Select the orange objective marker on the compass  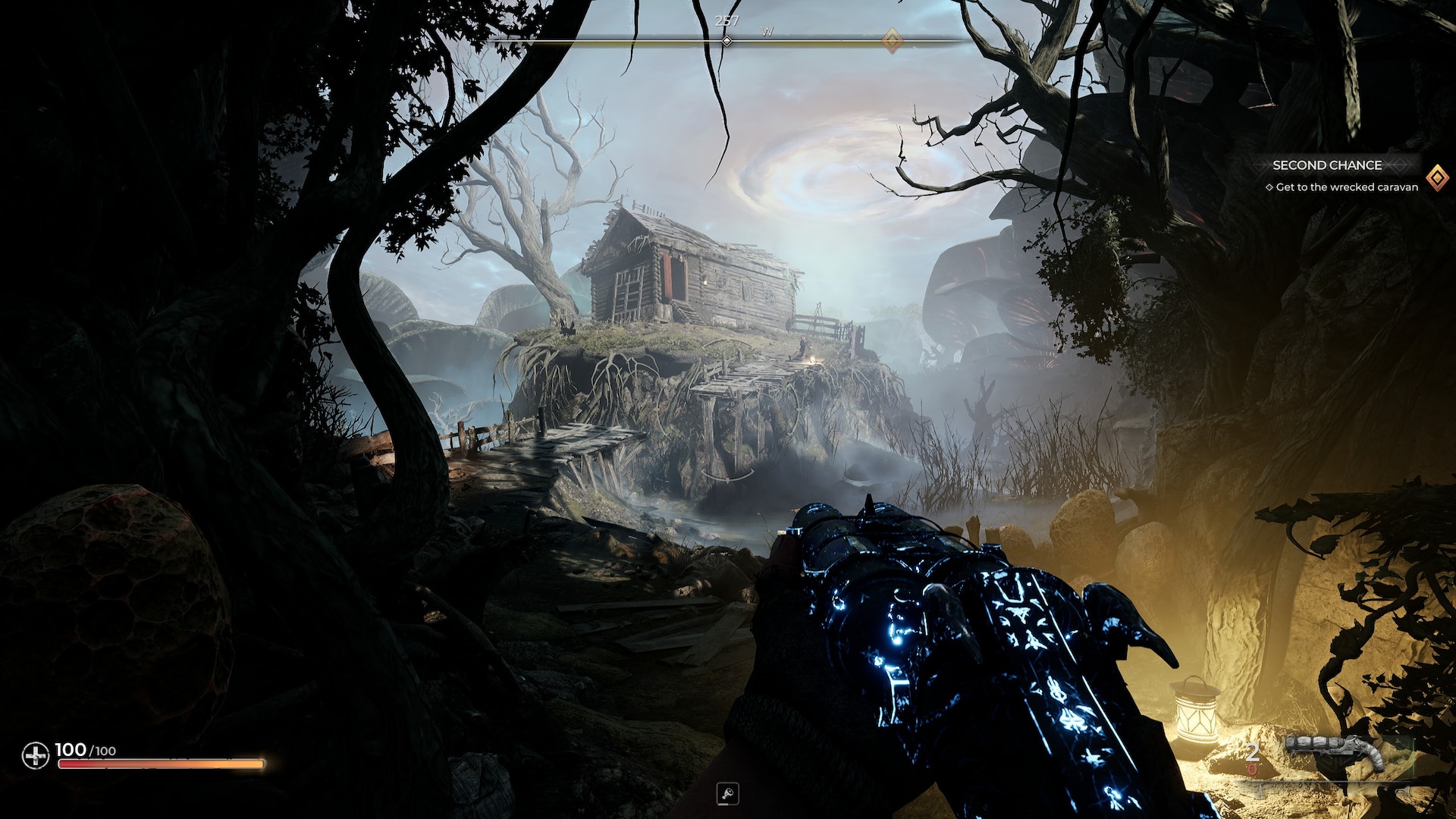click(x=893, y=41)
